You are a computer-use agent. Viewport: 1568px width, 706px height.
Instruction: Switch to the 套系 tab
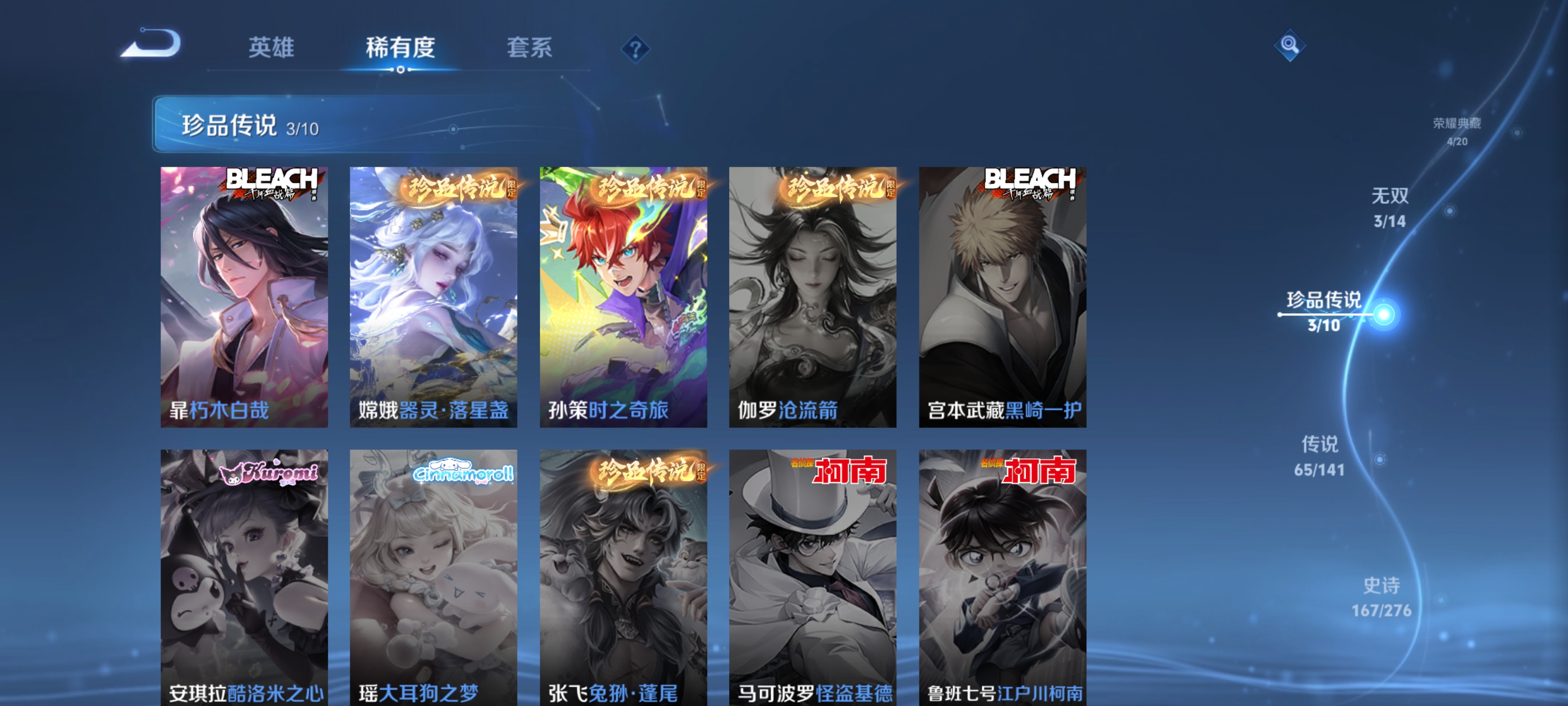(x=530, y=49)
